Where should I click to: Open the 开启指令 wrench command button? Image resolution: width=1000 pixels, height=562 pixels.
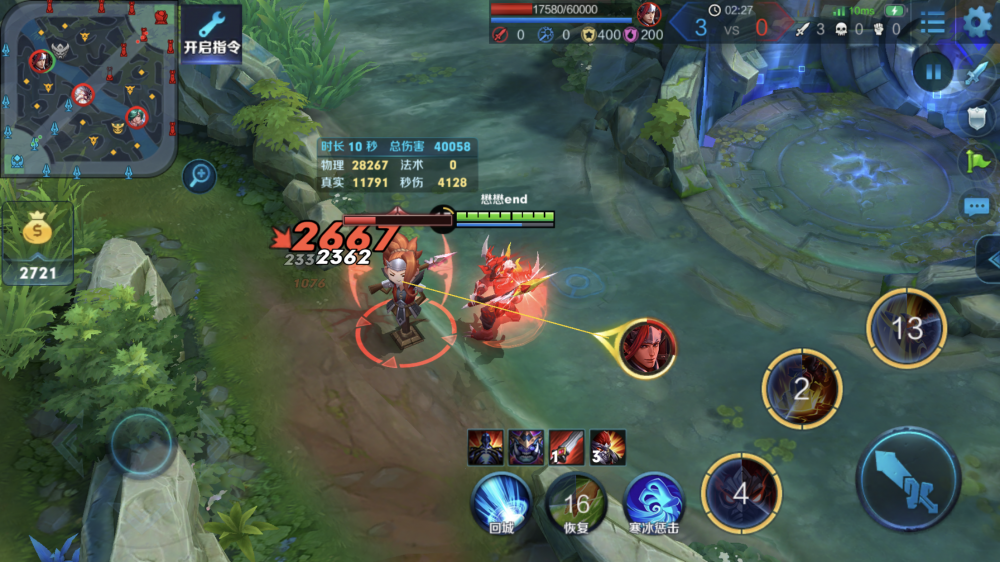(x=211, y=32)
